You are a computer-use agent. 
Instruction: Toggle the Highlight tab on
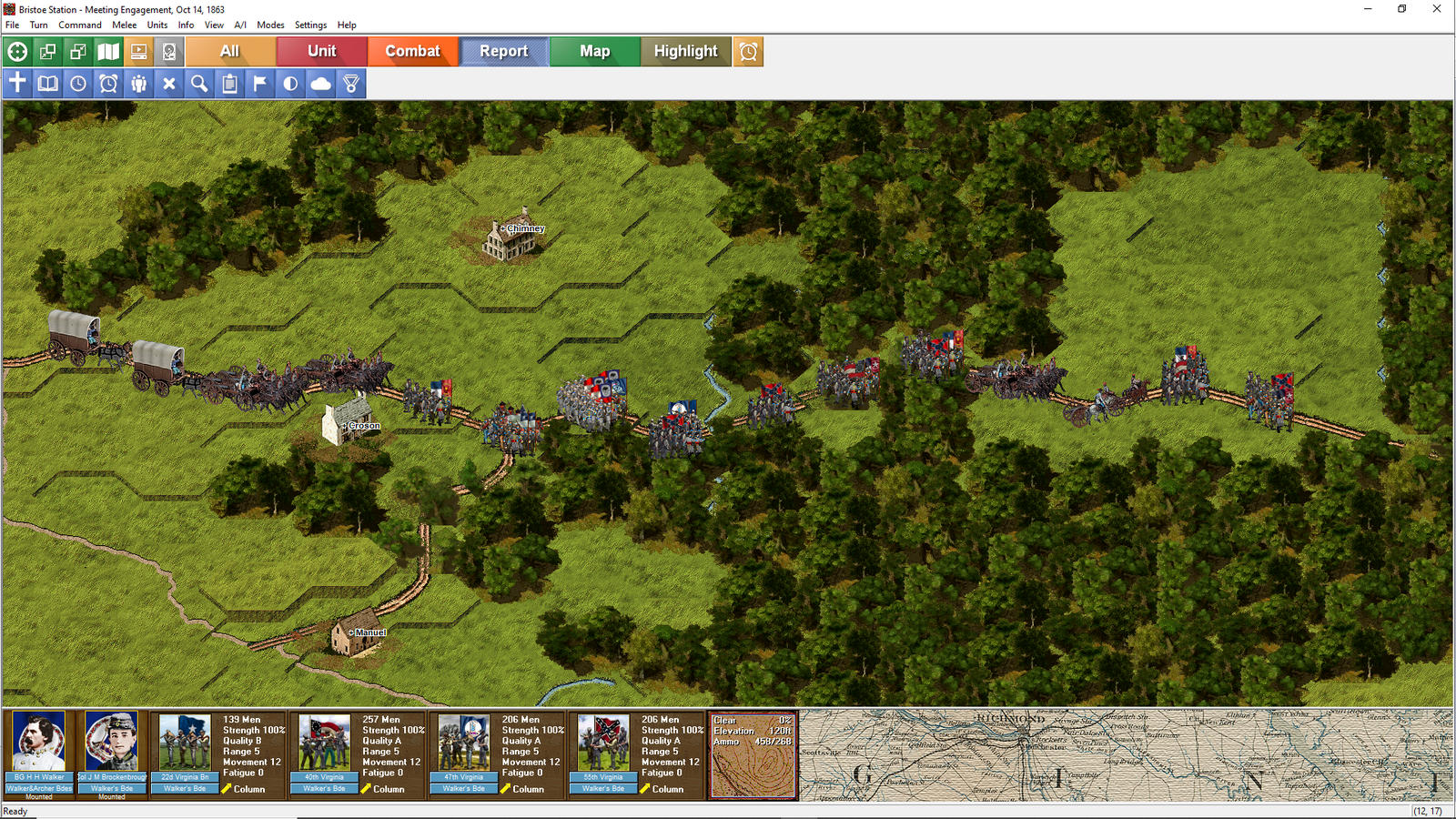point(685,52)
